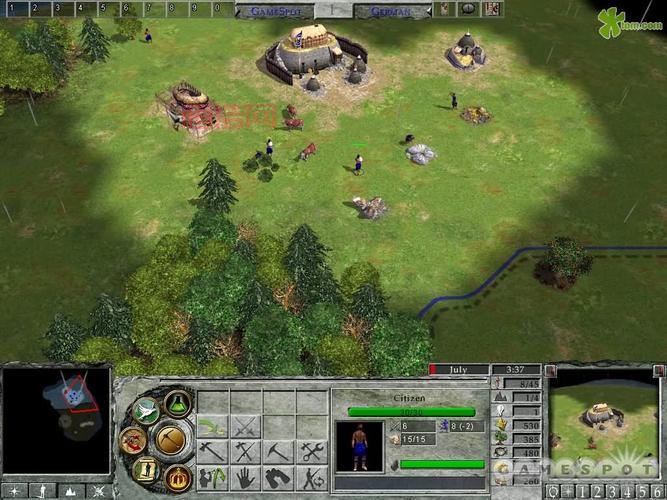Click the minimap in the bottom-left panel
The height and width of the screenshot is (500, 667).
click(x=55, y=420)
